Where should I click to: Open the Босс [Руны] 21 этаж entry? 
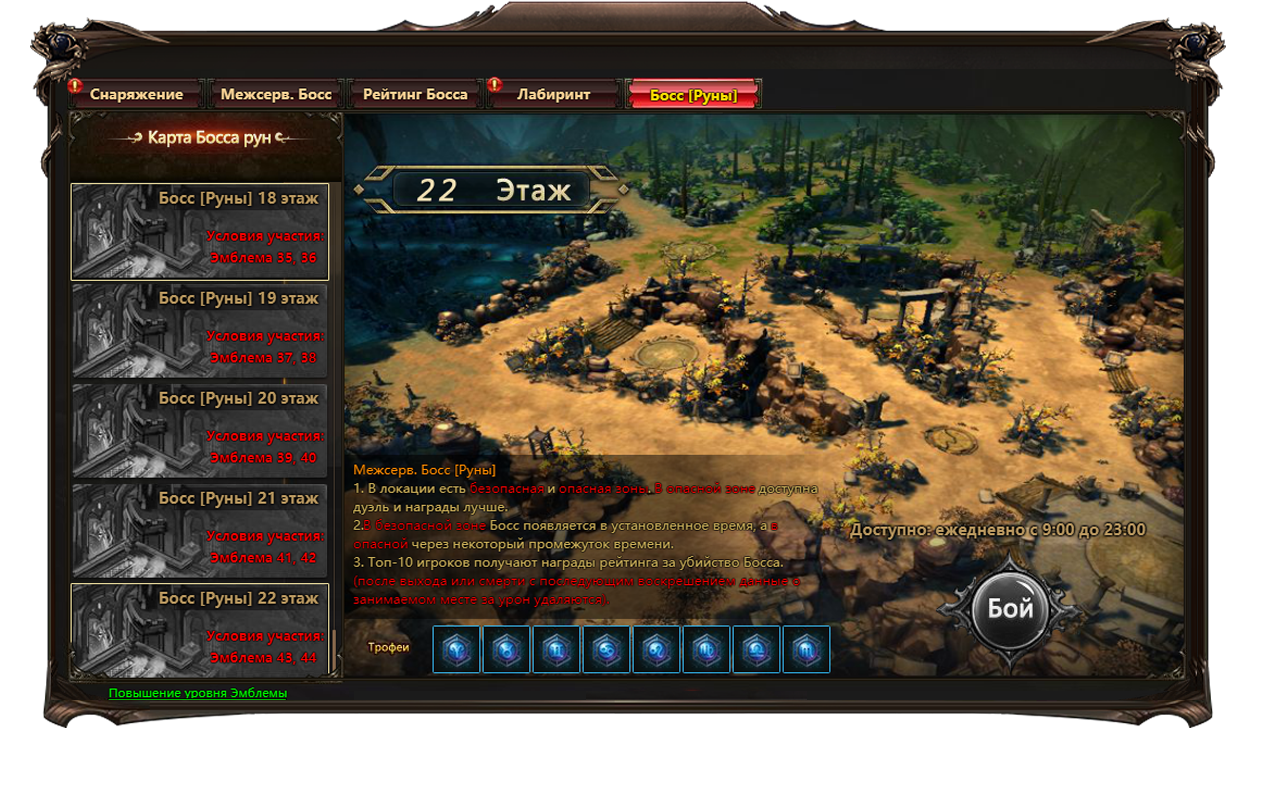click(200, 531)
